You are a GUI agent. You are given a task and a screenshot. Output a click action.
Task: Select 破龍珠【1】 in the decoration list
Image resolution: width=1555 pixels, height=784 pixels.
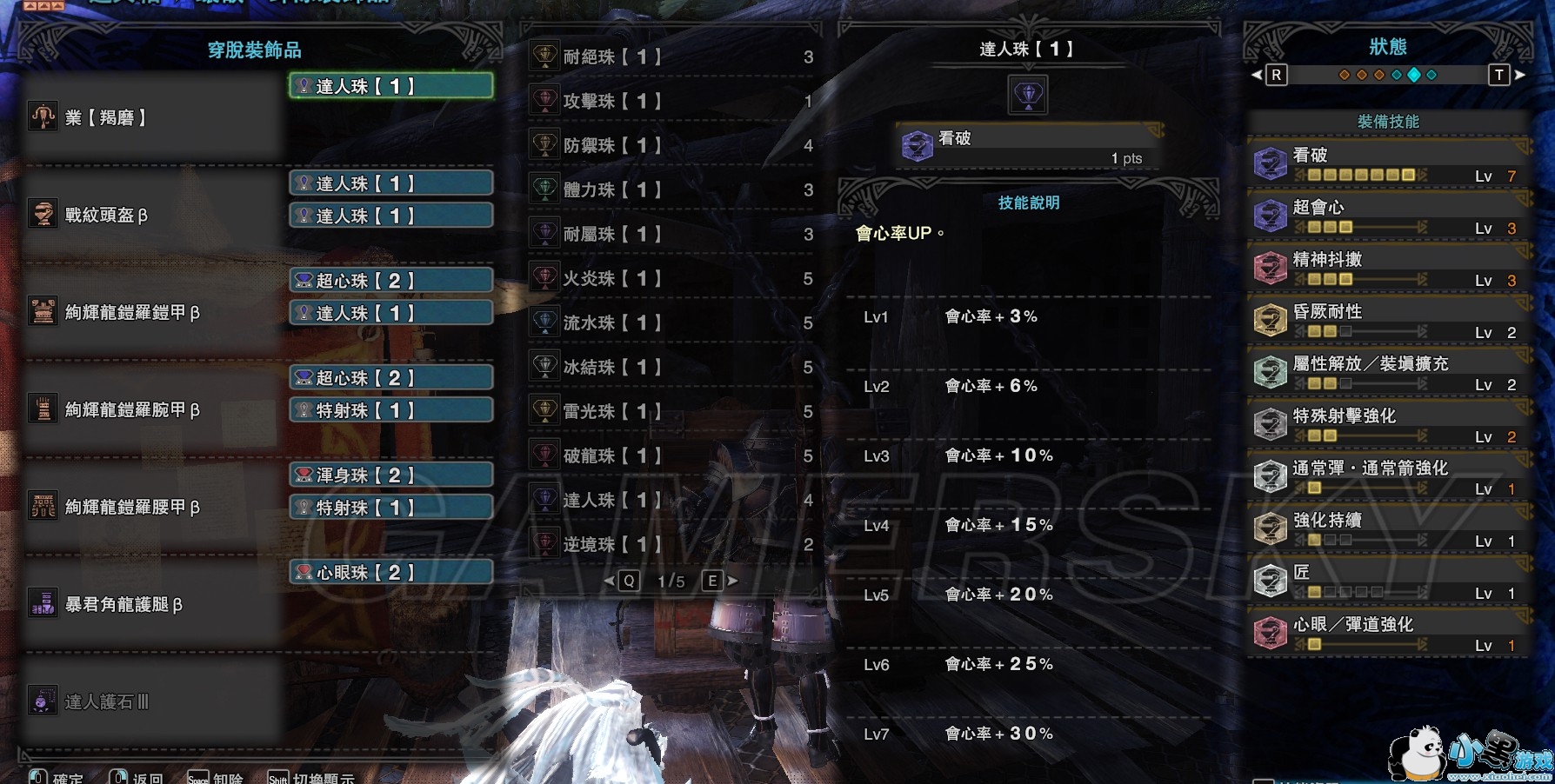click(x=671, y=456)
